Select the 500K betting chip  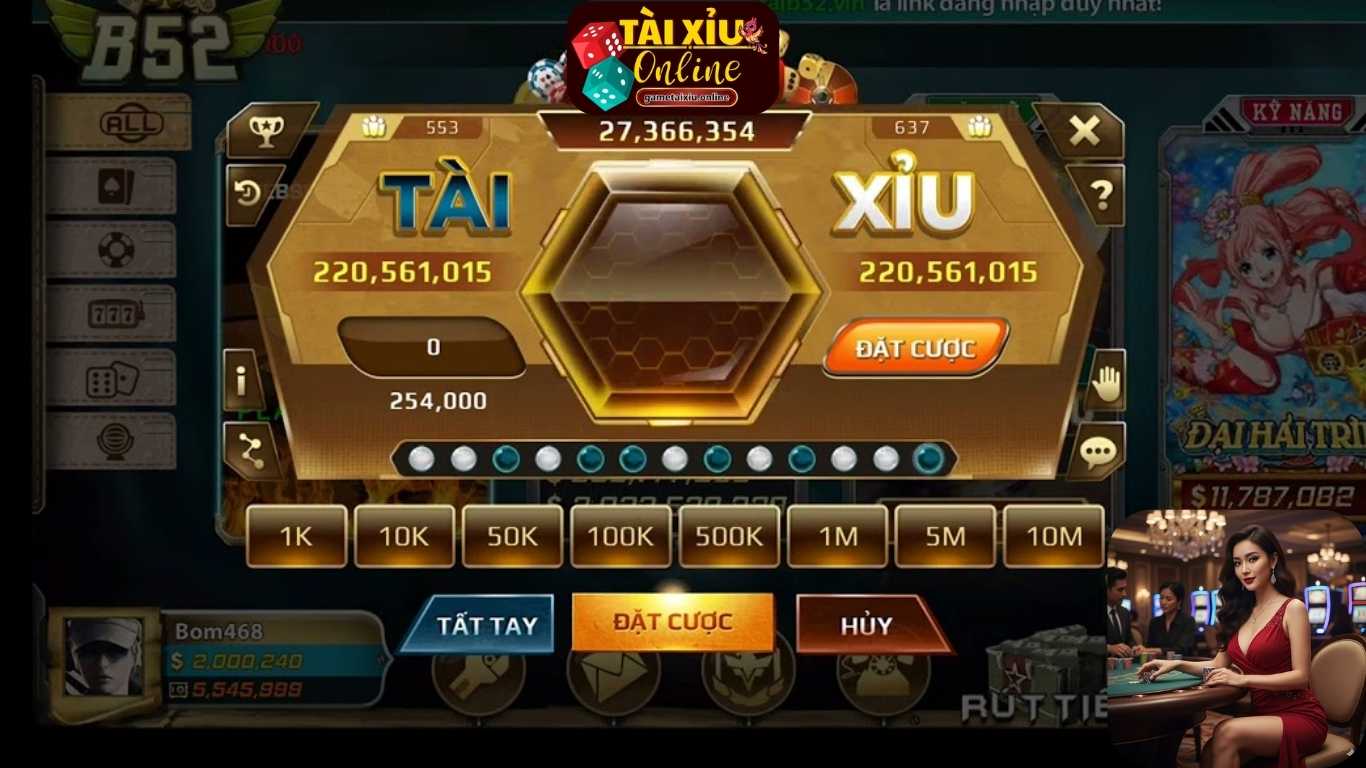tap(729, 537)
